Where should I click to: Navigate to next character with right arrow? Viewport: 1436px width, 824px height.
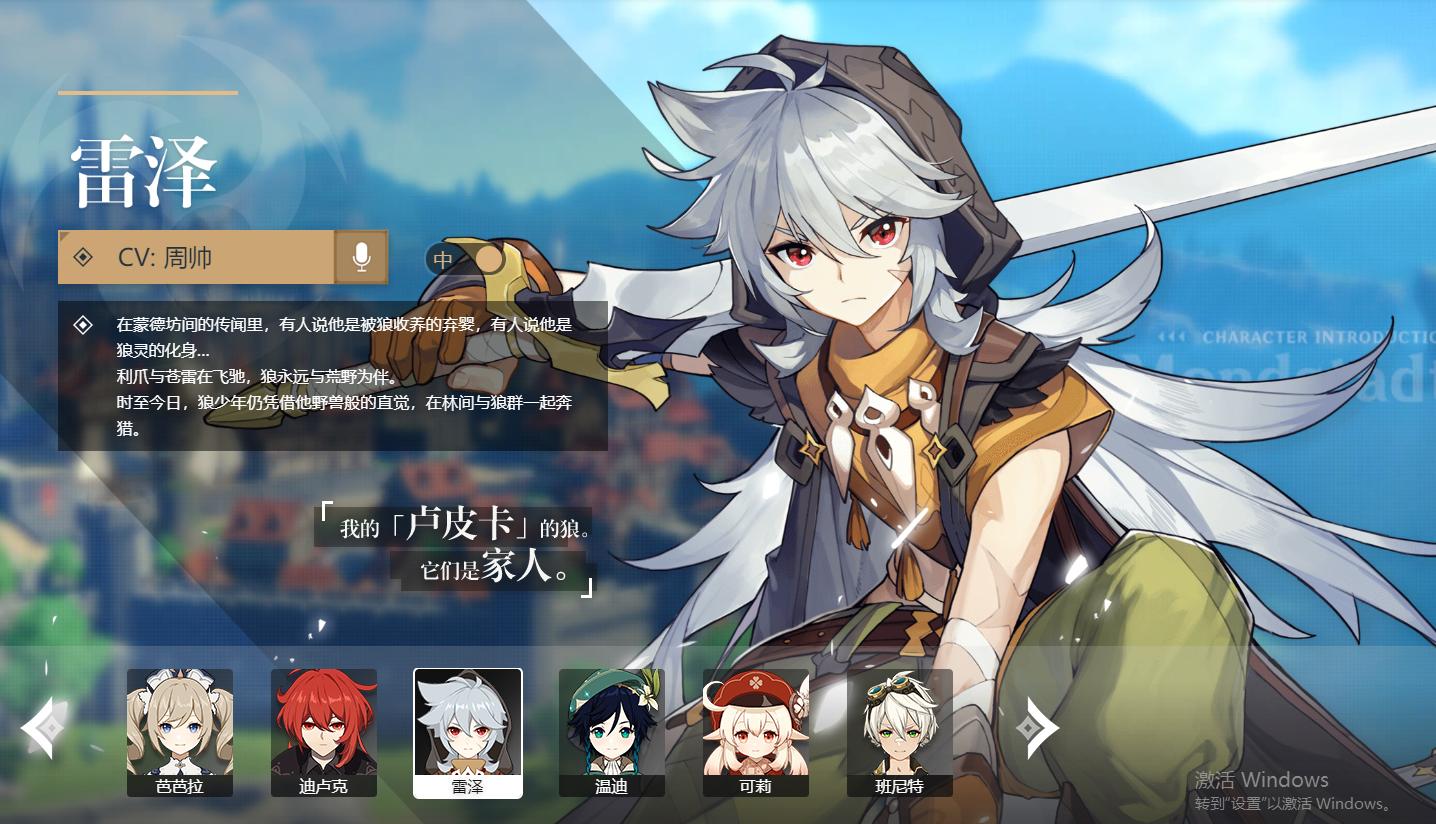[1039, 727]
